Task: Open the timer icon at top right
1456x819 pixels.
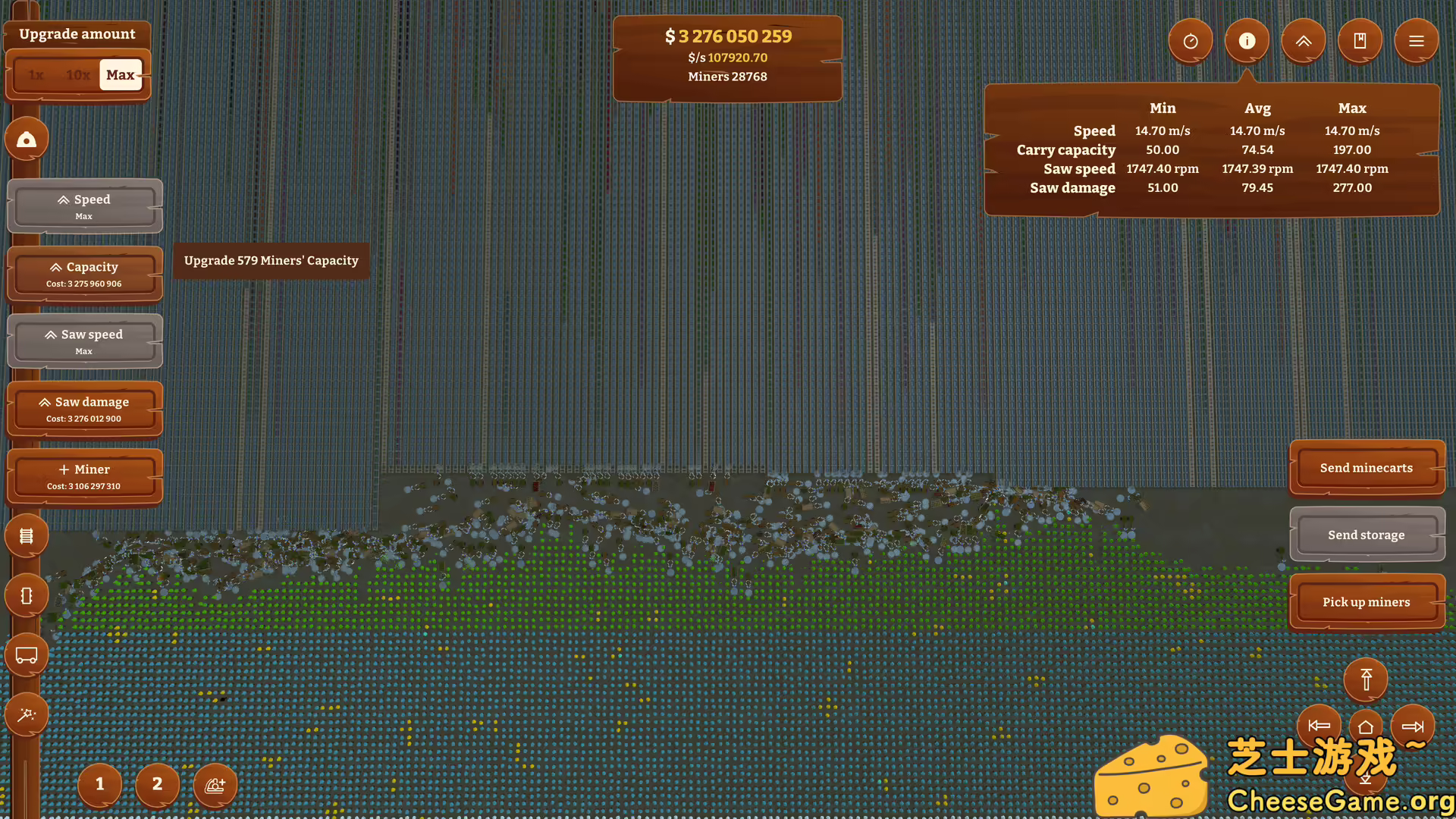Action: coord(1191,41)
